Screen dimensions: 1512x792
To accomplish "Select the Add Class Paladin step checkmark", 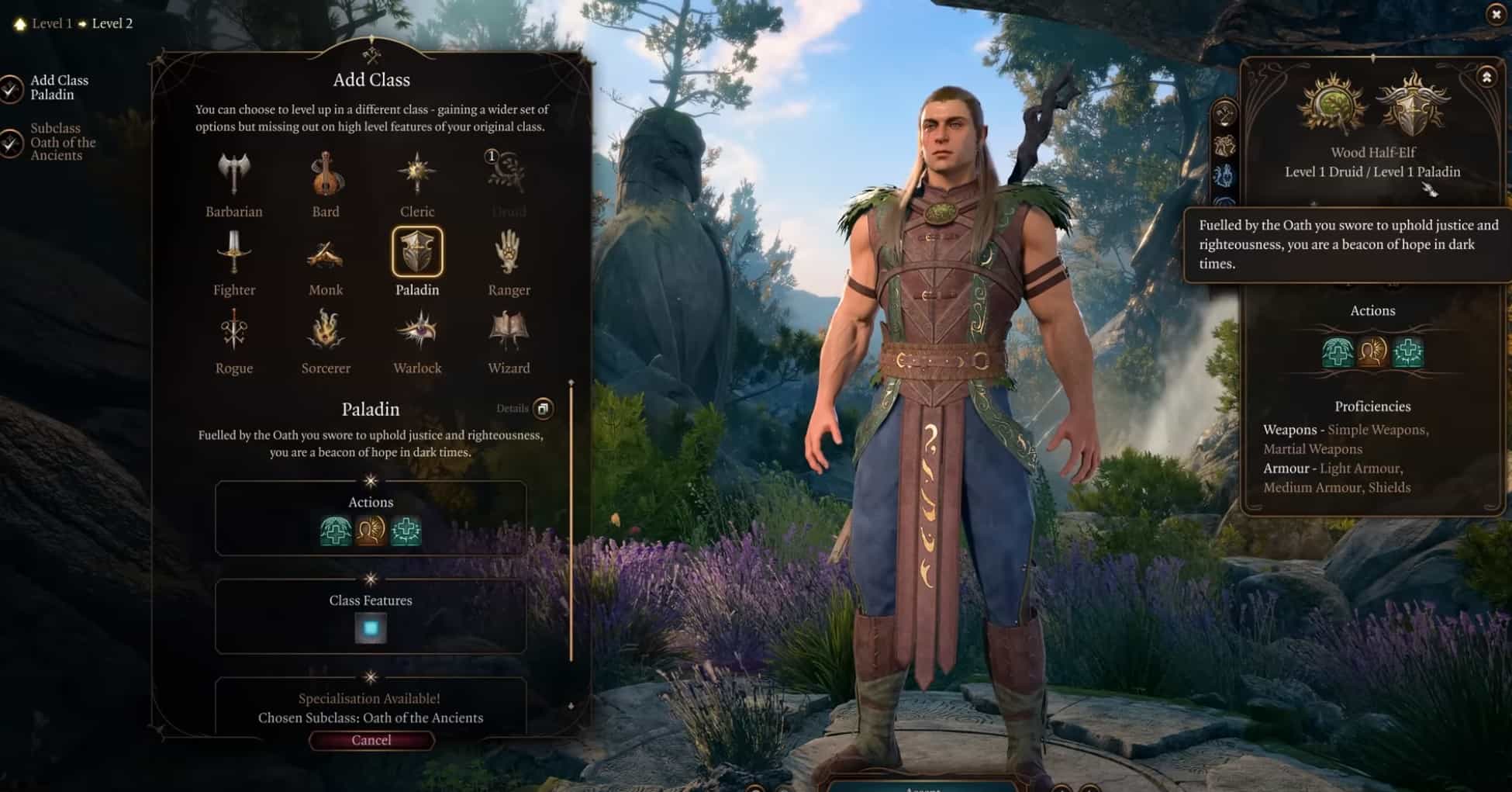I will pyautogui.click(x=12, y=88).
